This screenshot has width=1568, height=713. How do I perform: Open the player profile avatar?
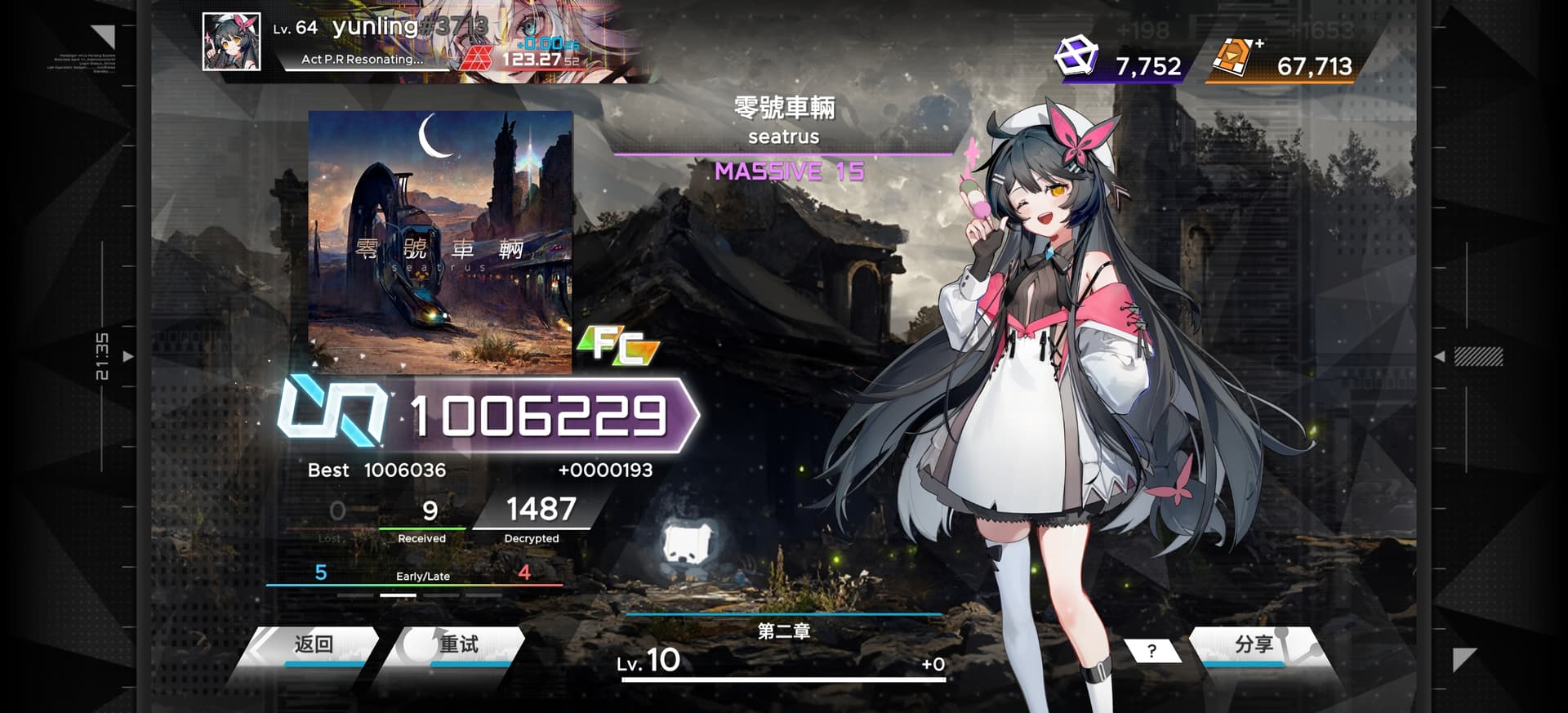tap(232, 42)
